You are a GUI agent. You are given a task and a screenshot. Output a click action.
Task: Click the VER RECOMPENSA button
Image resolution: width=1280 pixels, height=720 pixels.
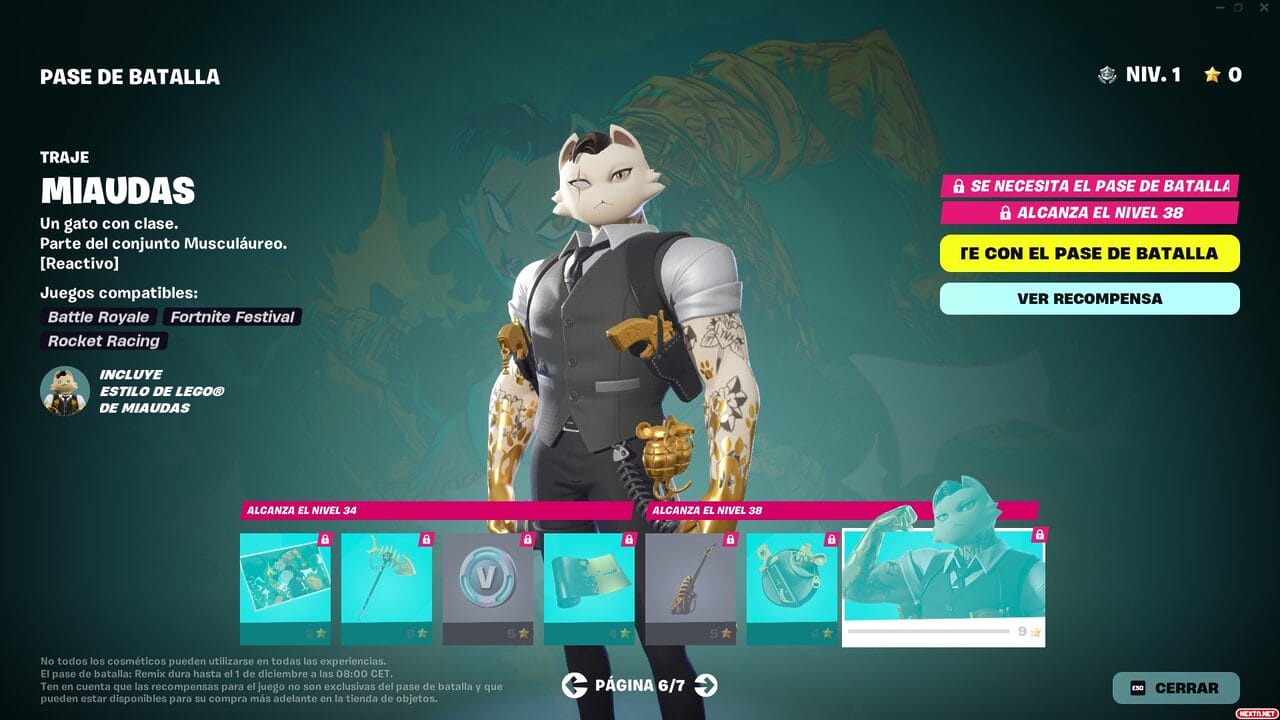click(x=1088, y=298)
